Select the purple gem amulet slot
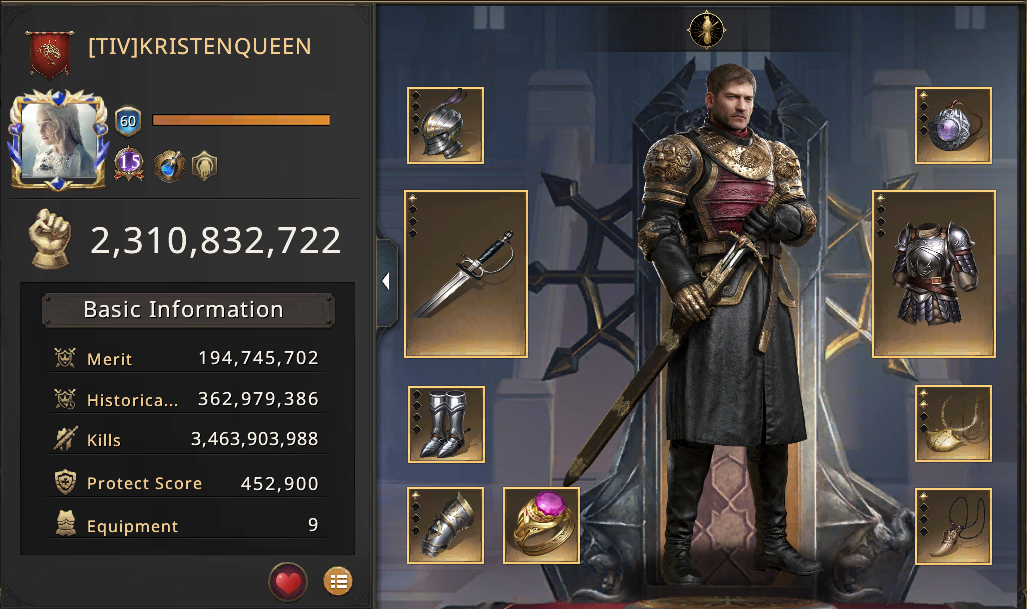This screenshot has width=1027, height=609. [x=953, y=125]
